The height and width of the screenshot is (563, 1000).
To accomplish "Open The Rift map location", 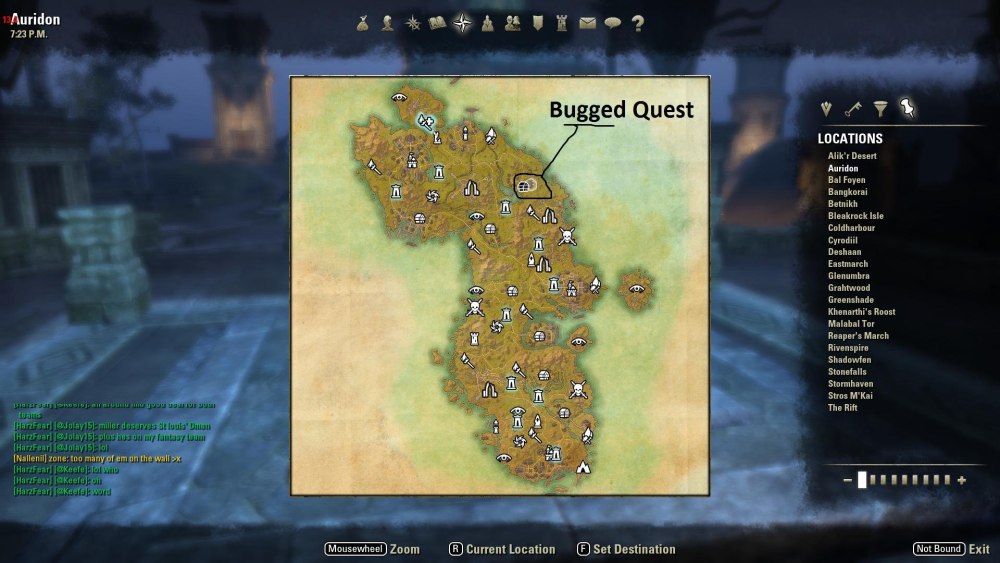I will pyautogui.click(x=842, y=407).
